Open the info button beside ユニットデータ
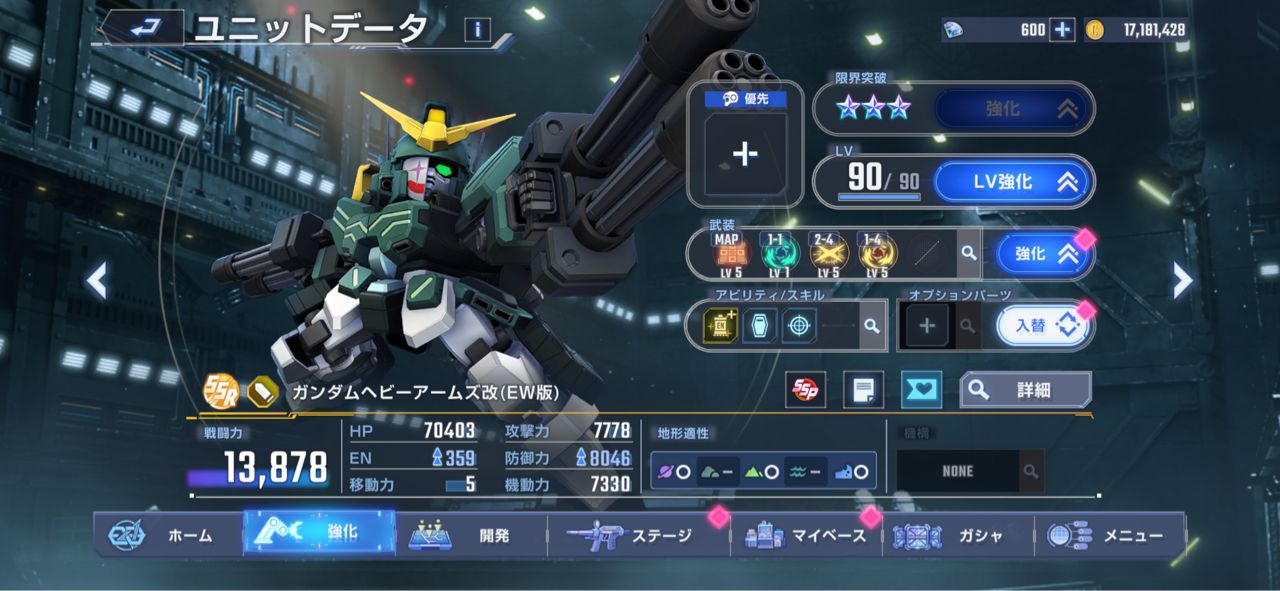 tap(478, 30)
